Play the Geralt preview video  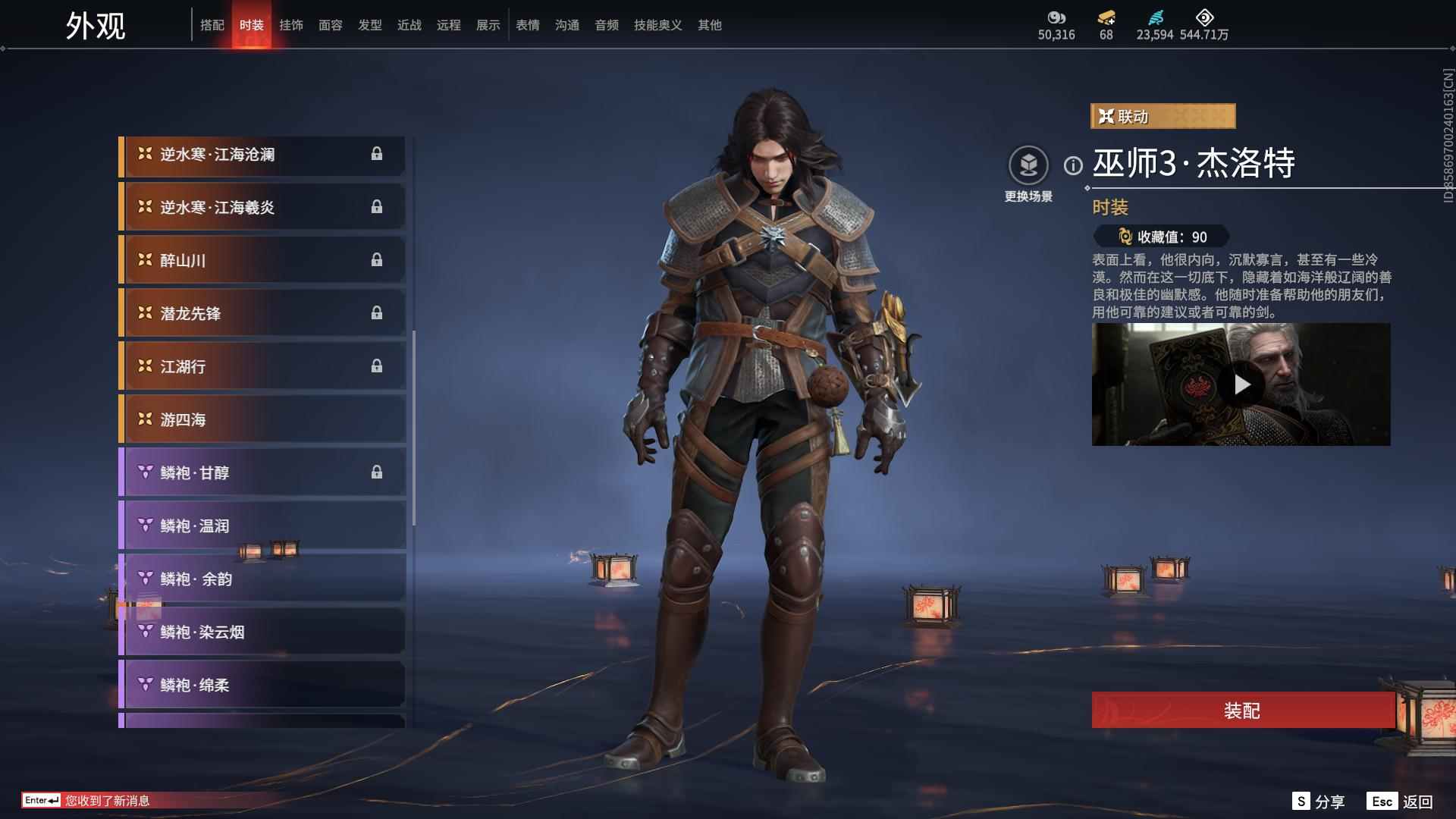click(x=1241, y=384)
